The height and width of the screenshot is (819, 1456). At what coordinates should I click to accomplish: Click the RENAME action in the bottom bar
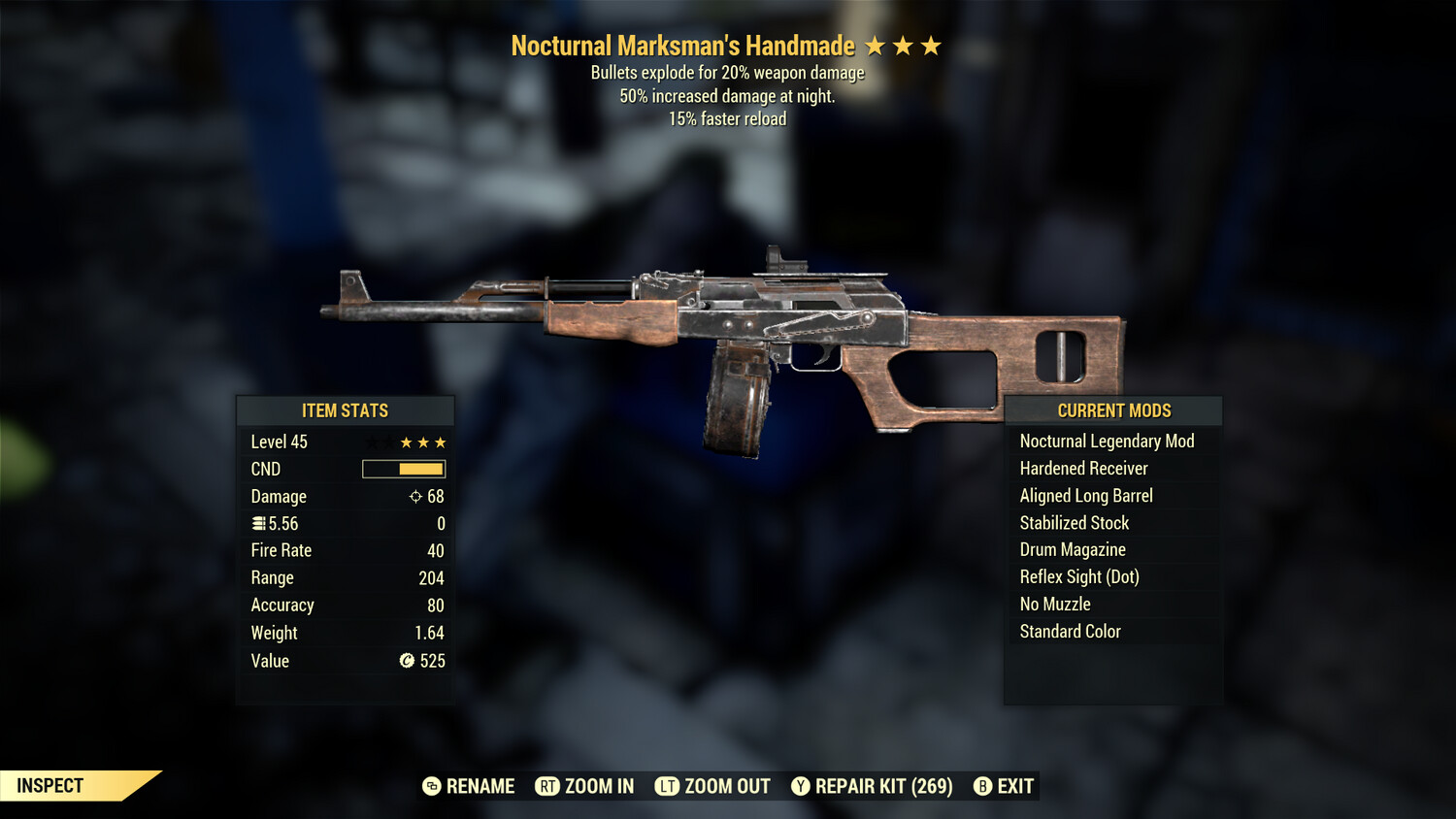(479, 786)
